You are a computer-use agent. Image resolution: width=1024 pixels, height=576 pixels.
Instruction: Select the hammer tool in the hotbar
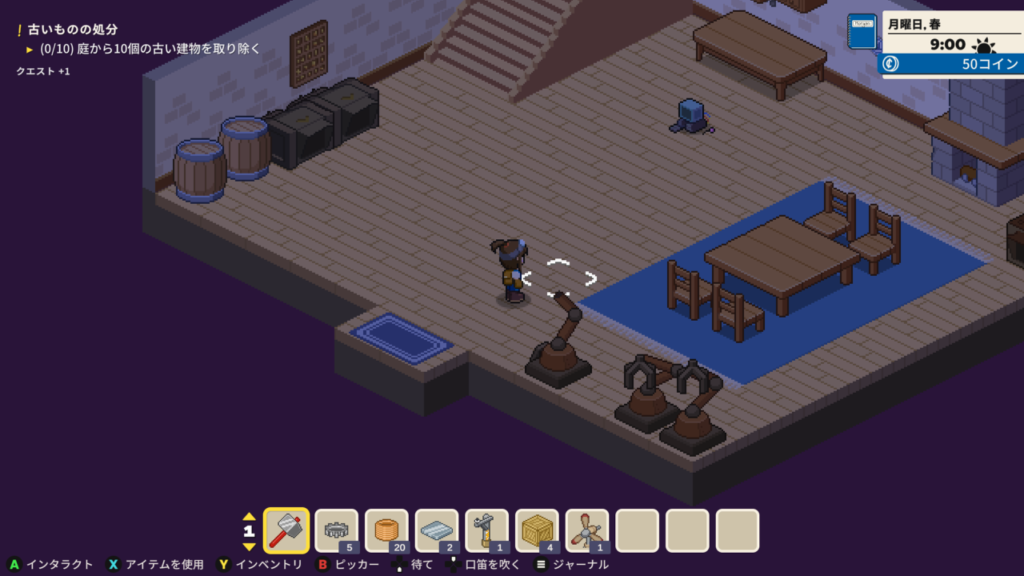click(x=287, y=530)
